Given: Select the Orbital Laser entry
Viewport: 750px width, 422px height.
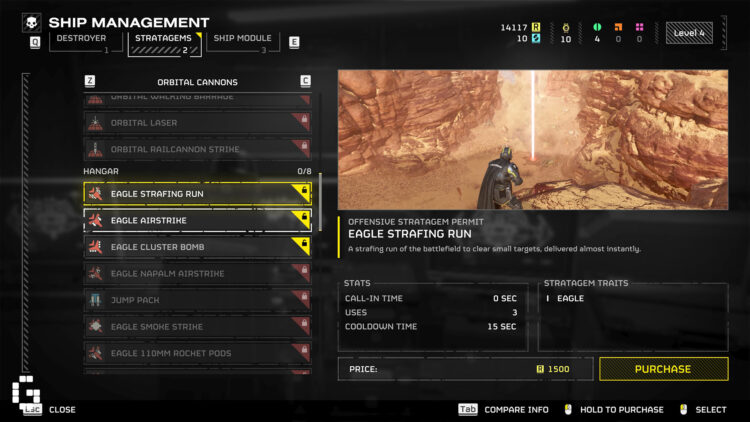Looking at the screenshot, I should point(197,123).
